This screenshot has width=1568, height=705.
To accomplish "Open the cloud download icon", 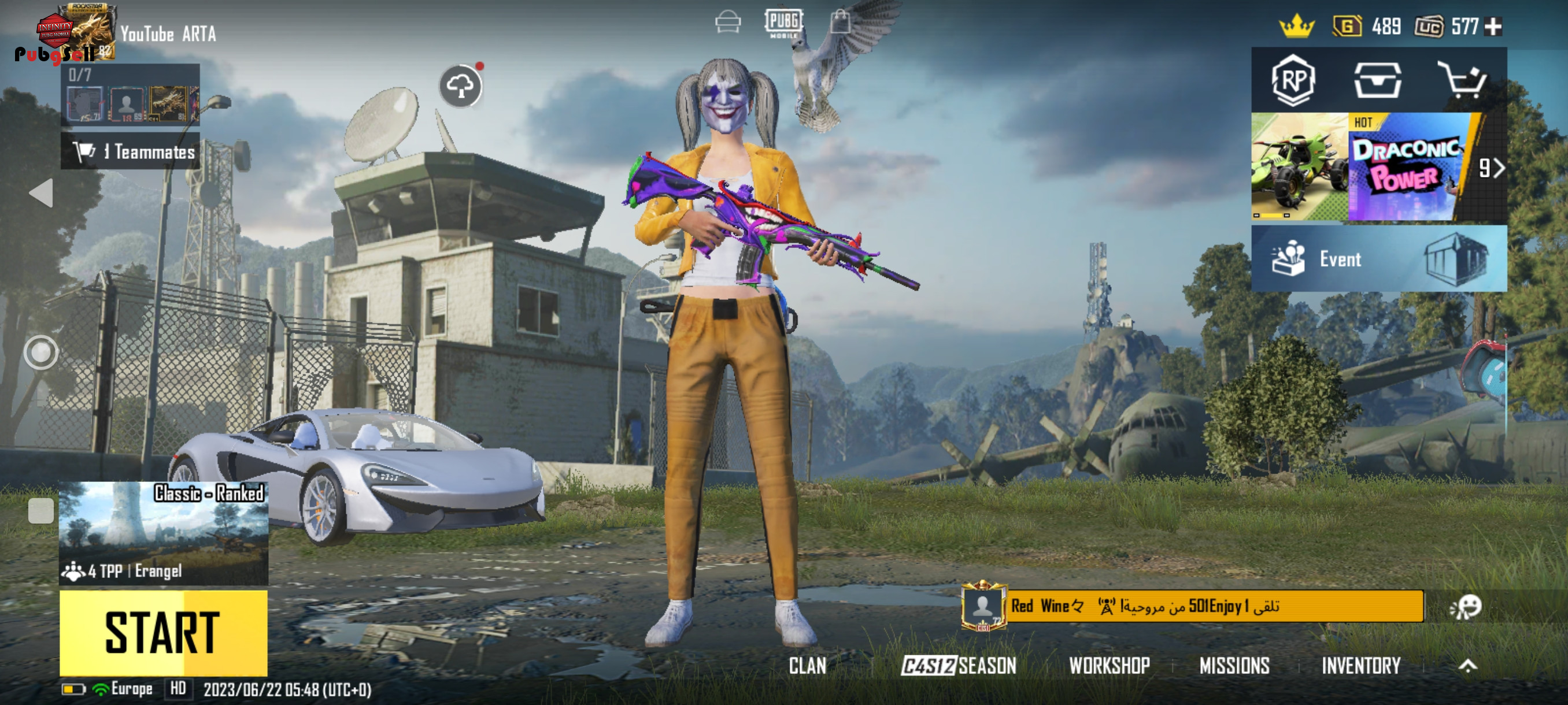I will pos(460,86).
